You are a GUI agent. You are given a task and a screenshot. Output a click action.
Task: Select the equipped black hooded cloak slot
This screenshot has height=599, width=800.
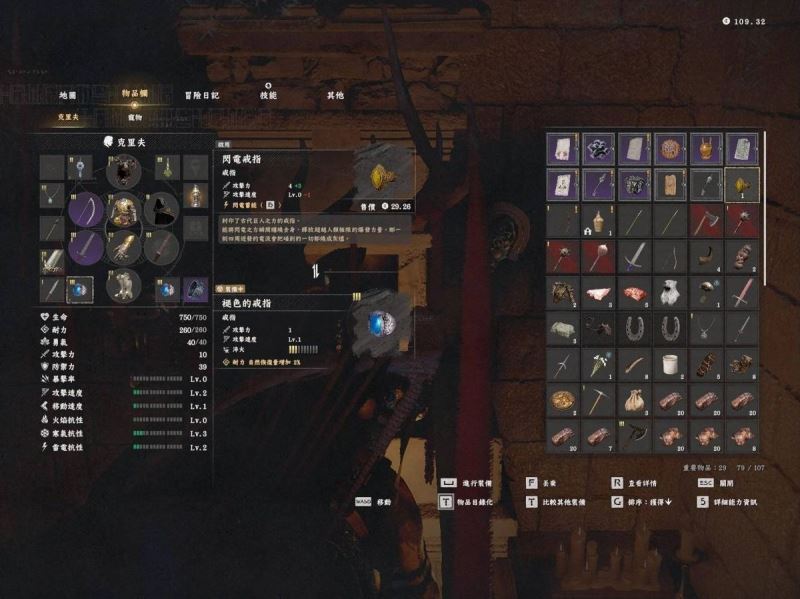[x=160, y=210]
